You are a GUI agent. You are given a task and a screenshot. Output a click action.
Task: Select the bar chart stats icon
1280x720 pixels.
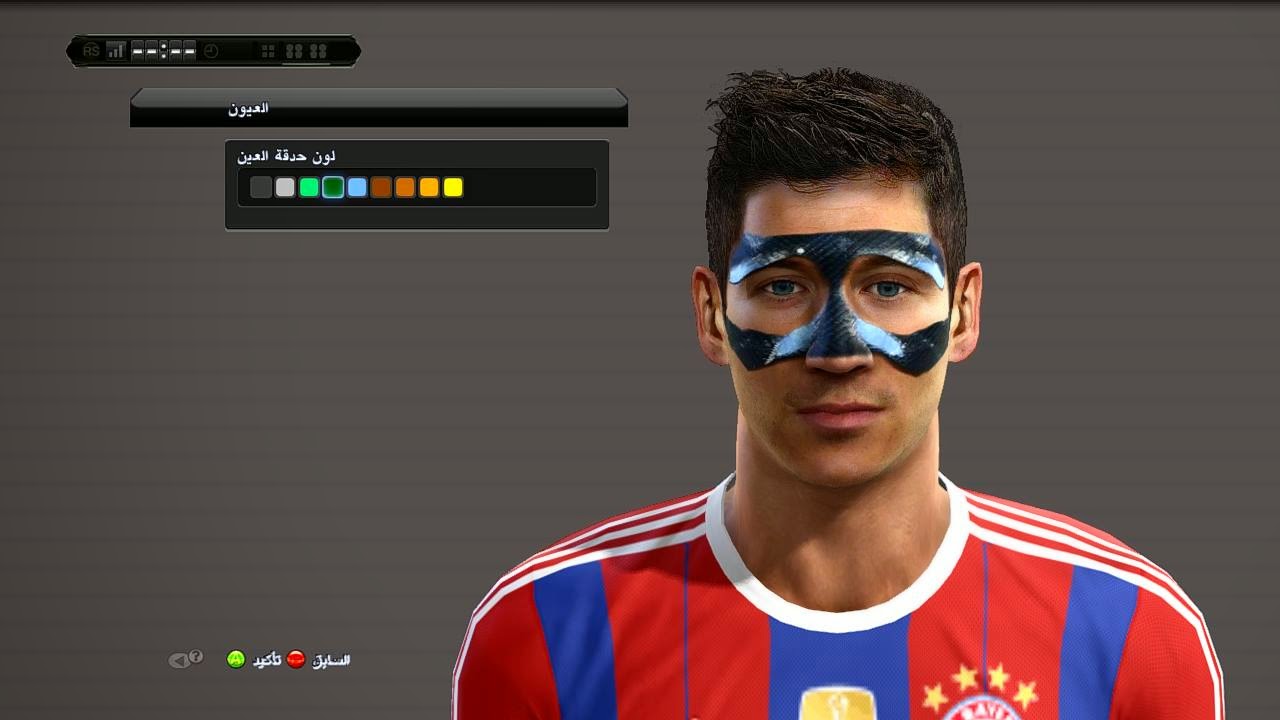pos(115,50)
